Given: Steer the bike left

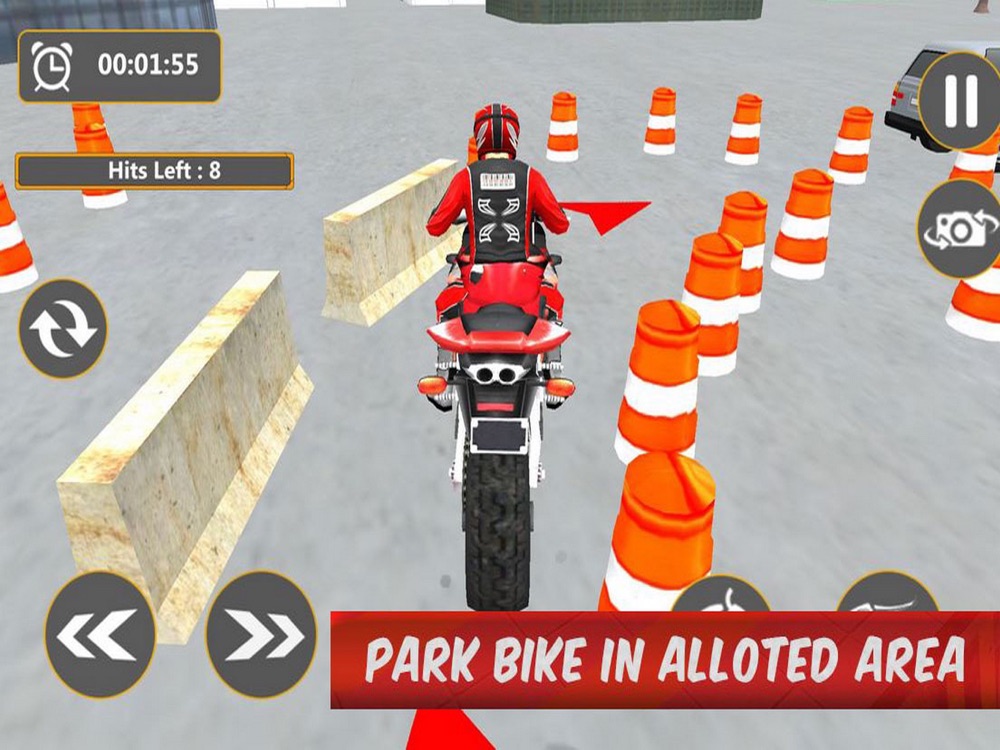Looking at the screenshot, I should [100, 634].
